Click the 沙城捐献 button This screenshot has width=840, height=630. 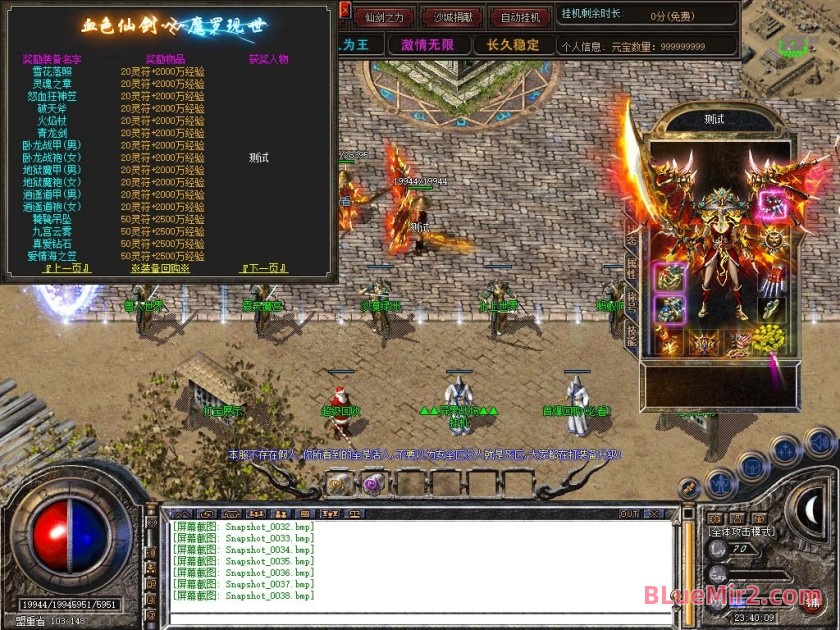click(x=451, y=17)
